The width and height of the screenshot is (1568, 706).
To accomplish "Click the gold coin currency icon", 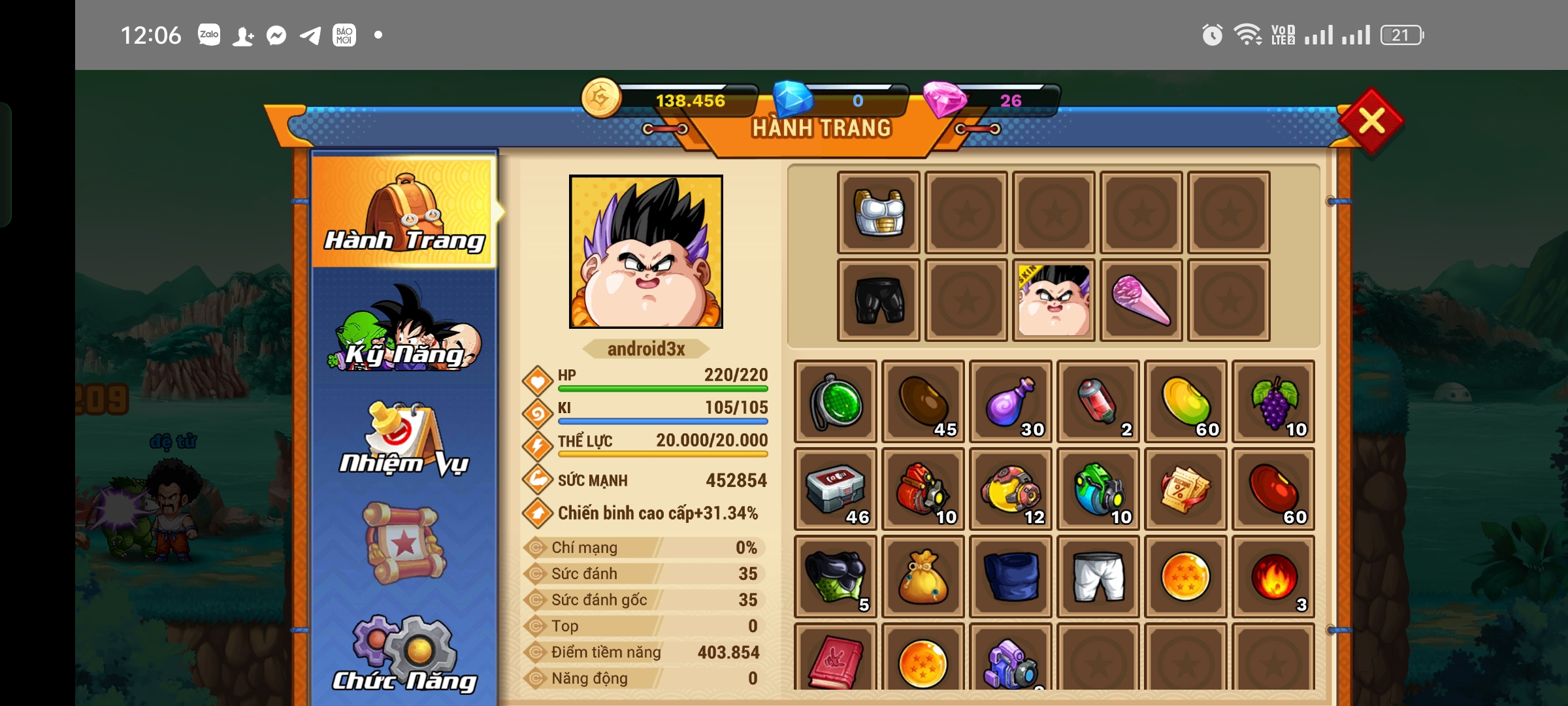I will (x=601, y=98).
